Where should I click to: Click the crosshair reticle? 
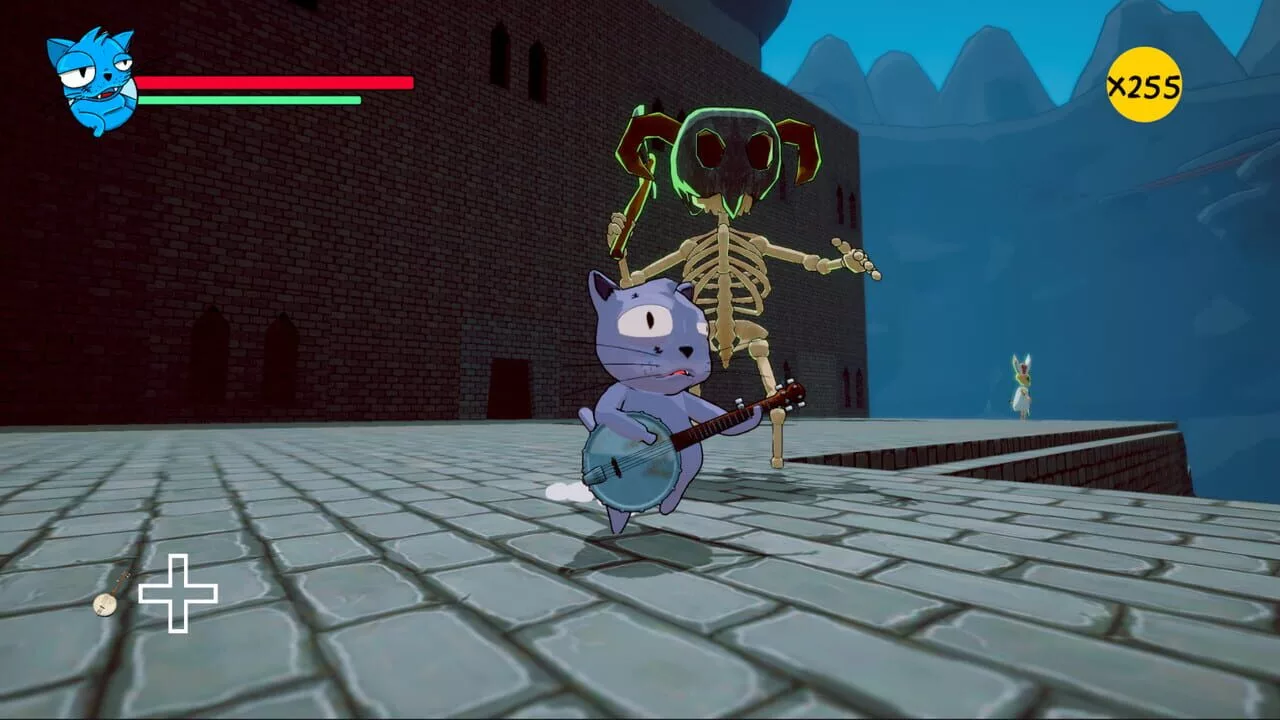[180, 592]
